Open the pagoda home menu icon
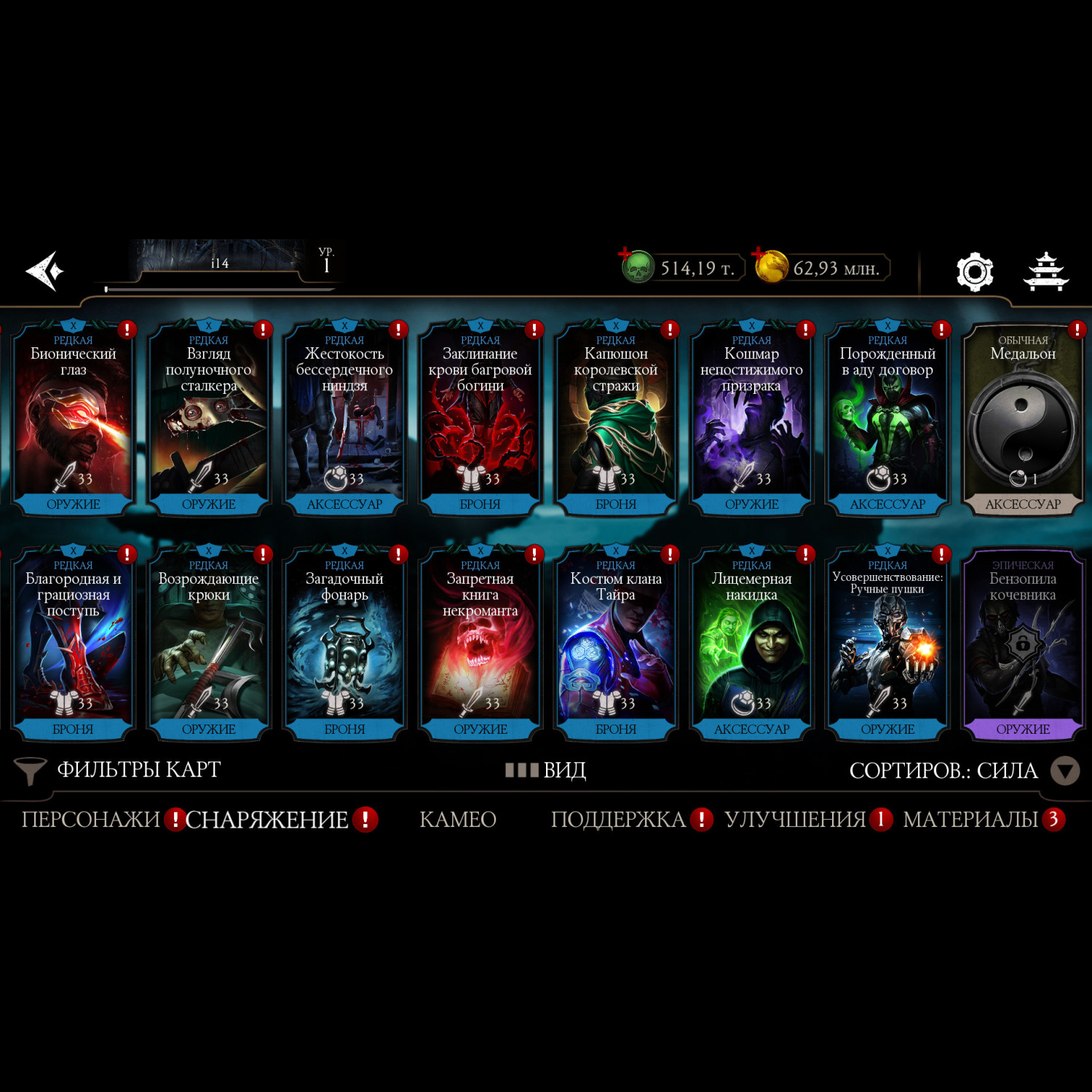1092x1092 pixels. point(1045,272)
